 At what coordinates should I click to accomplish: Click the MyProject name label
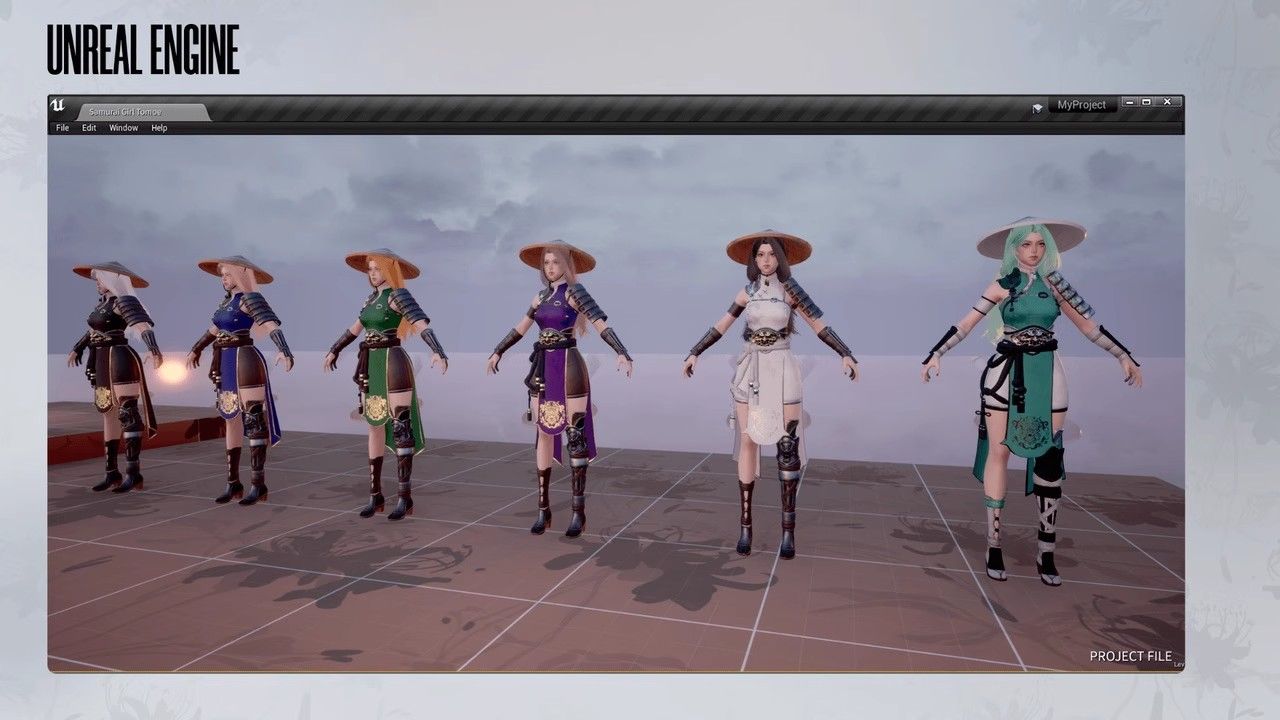[1081, 105]
